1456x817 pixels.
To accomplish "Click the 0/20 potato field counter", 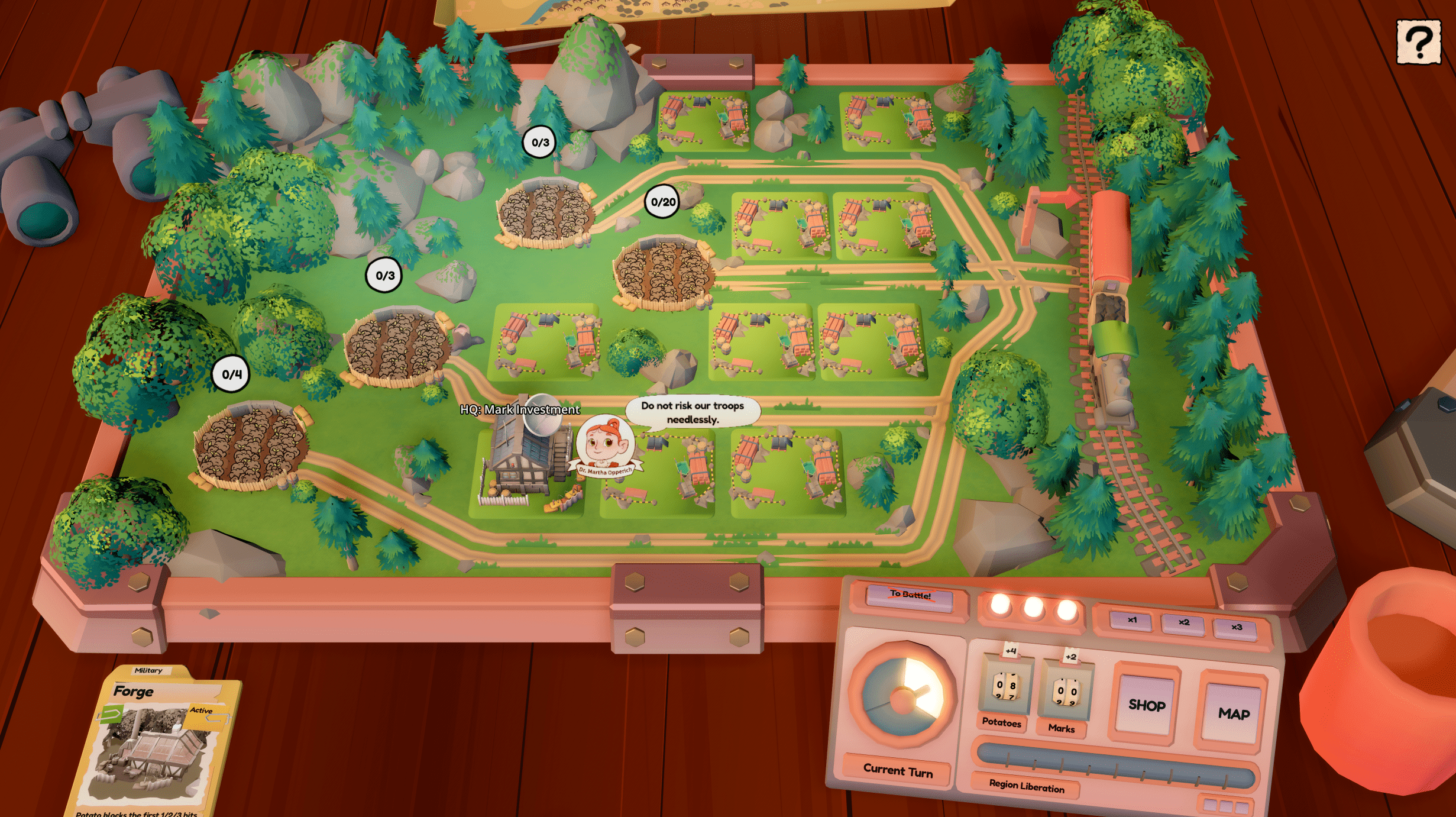I will coord(662,201).
